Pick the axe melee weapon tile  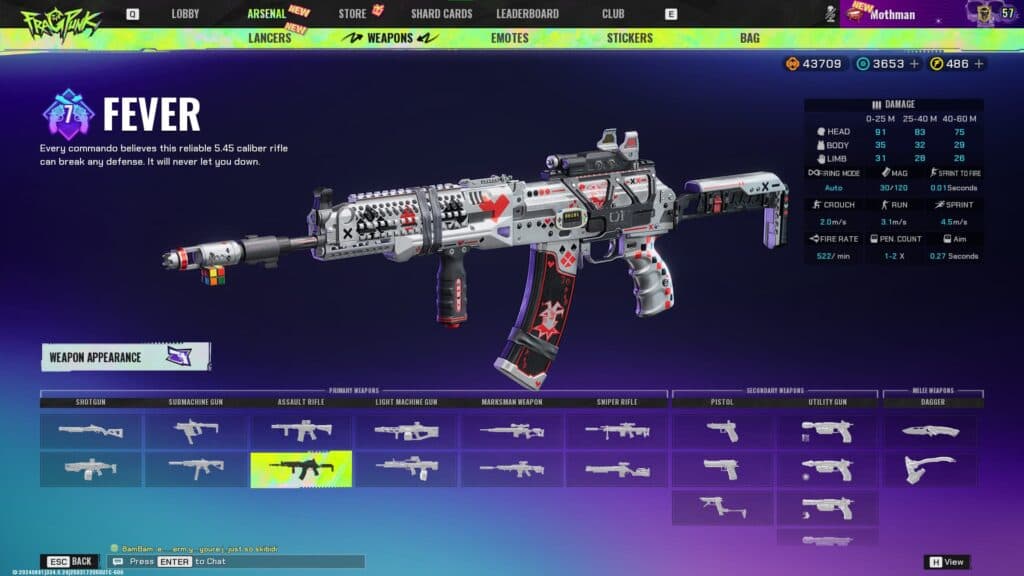[x=929, y=468]
